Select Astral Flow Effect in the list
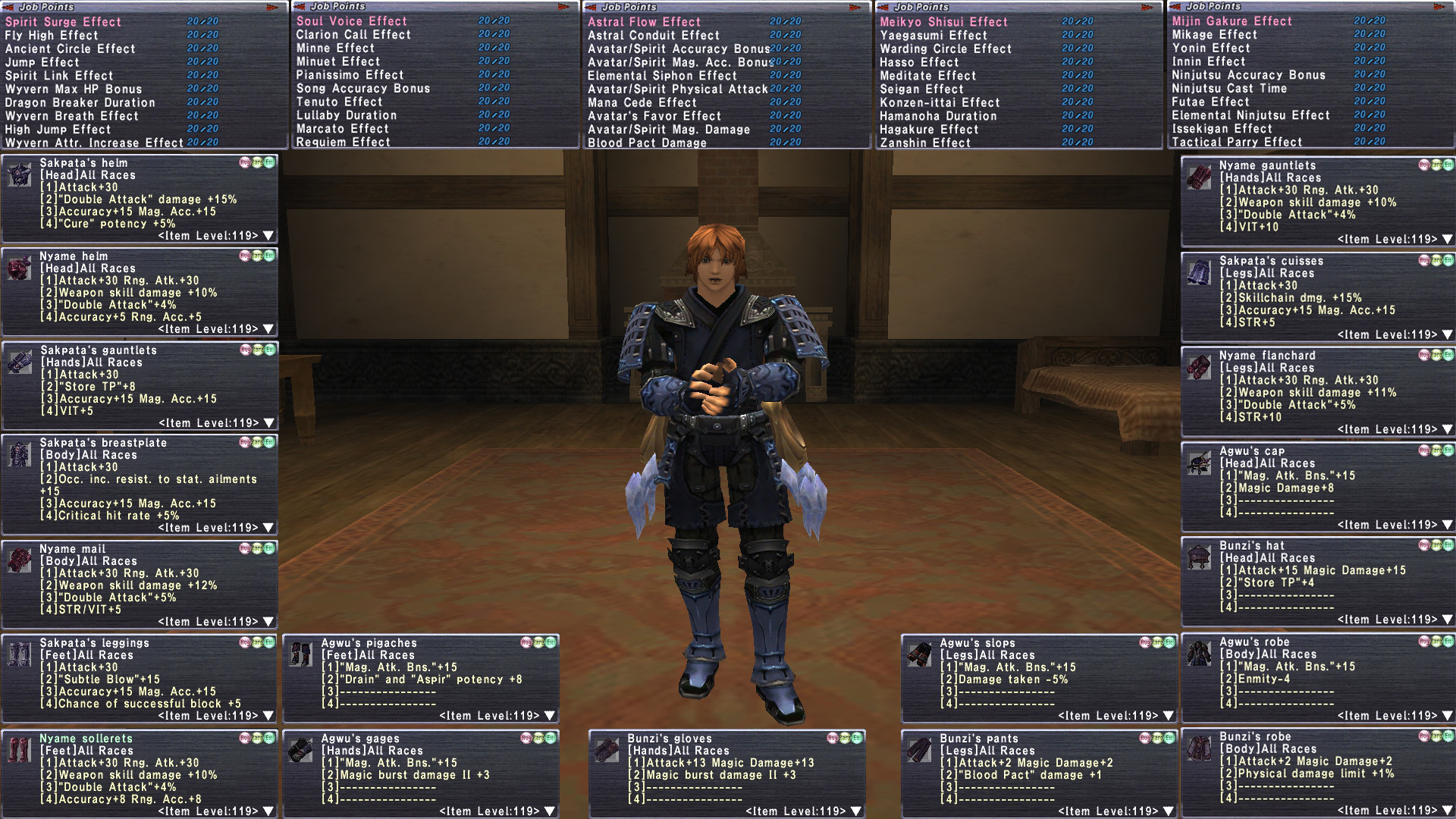 (x=644, y=22)
